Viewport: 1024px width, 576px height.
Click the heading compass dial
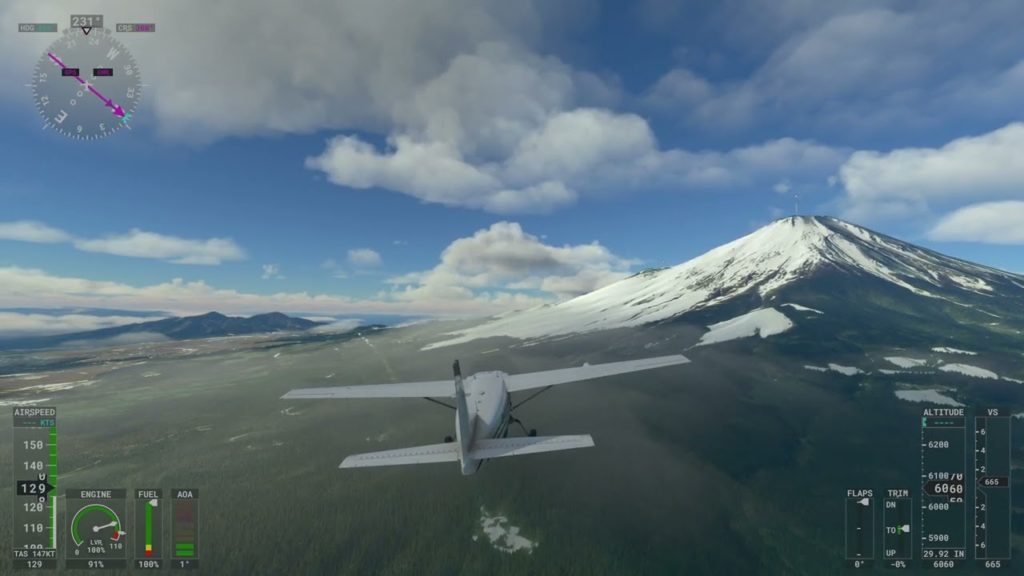point(86,83)
